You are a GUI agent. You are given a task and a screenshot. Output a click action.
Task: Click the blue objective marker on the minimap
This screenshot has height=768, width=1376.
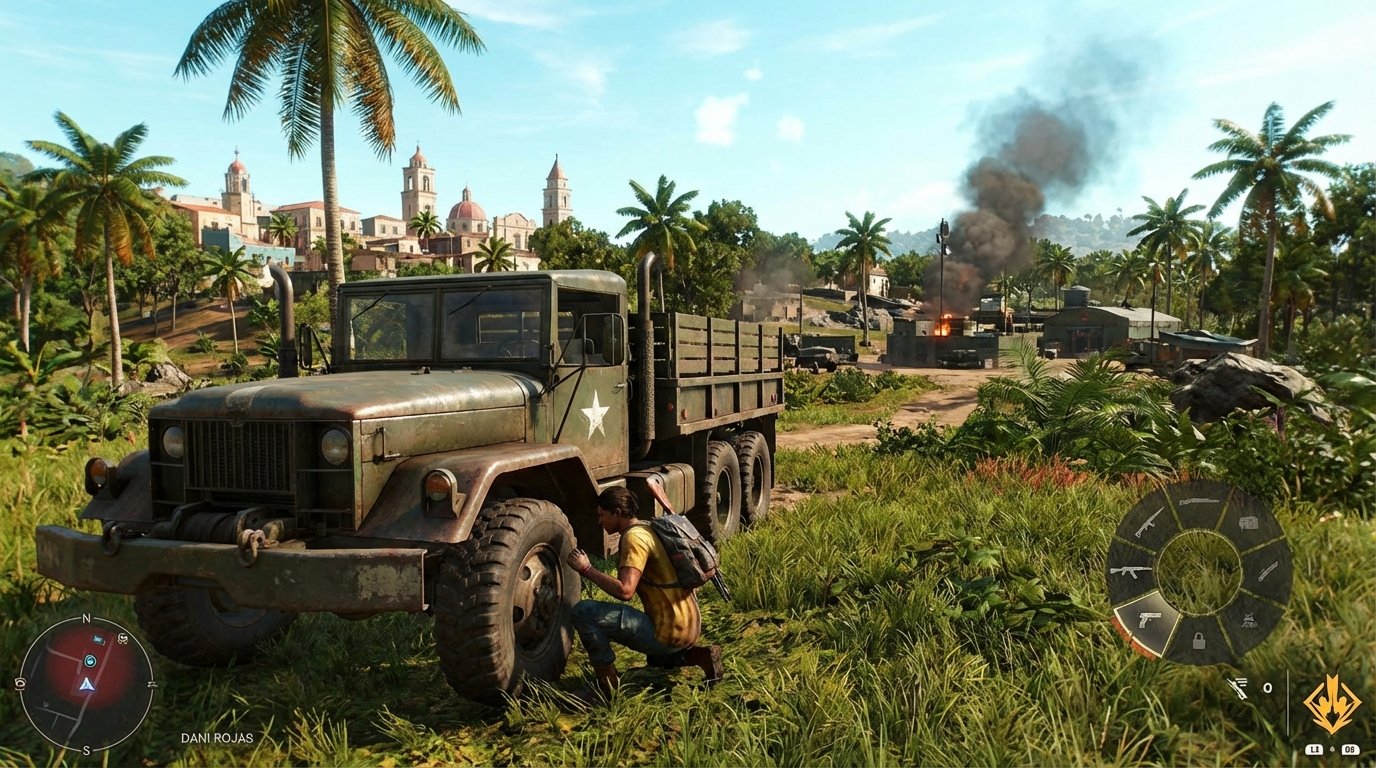point(90,660)
